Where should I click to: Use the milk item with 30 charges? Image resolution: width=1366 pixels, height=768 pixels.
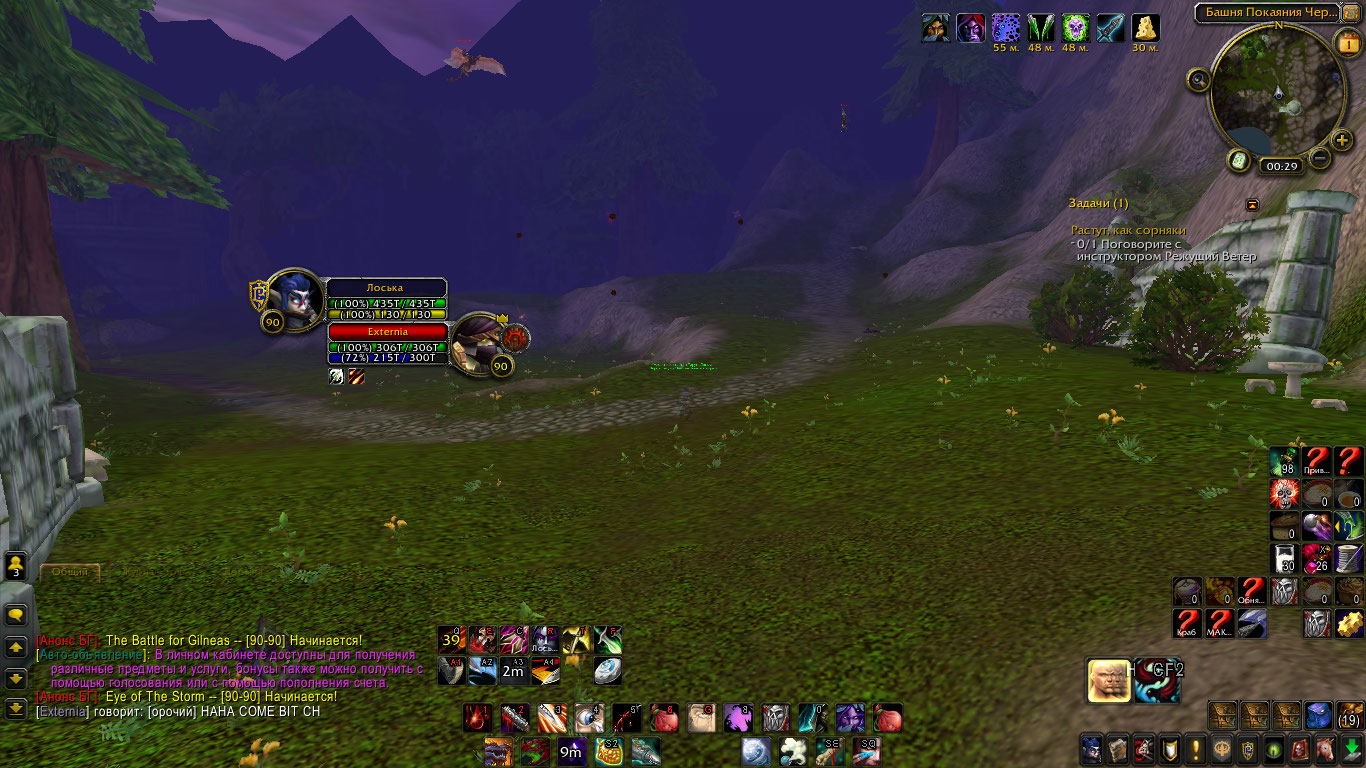(1284, 558)
